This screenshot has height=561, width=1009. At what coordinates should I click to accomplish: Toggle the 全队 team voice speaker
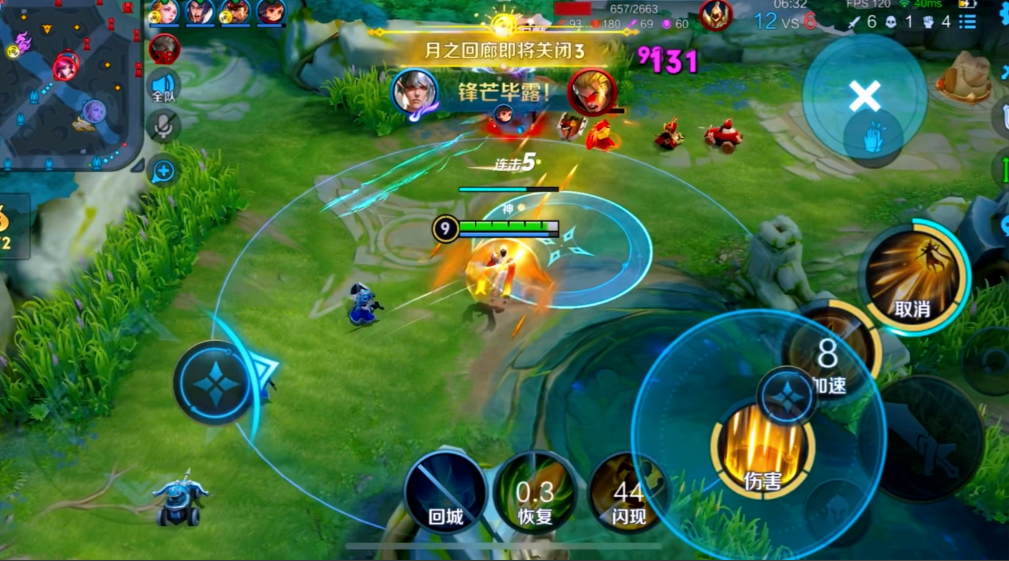[164, 87]
